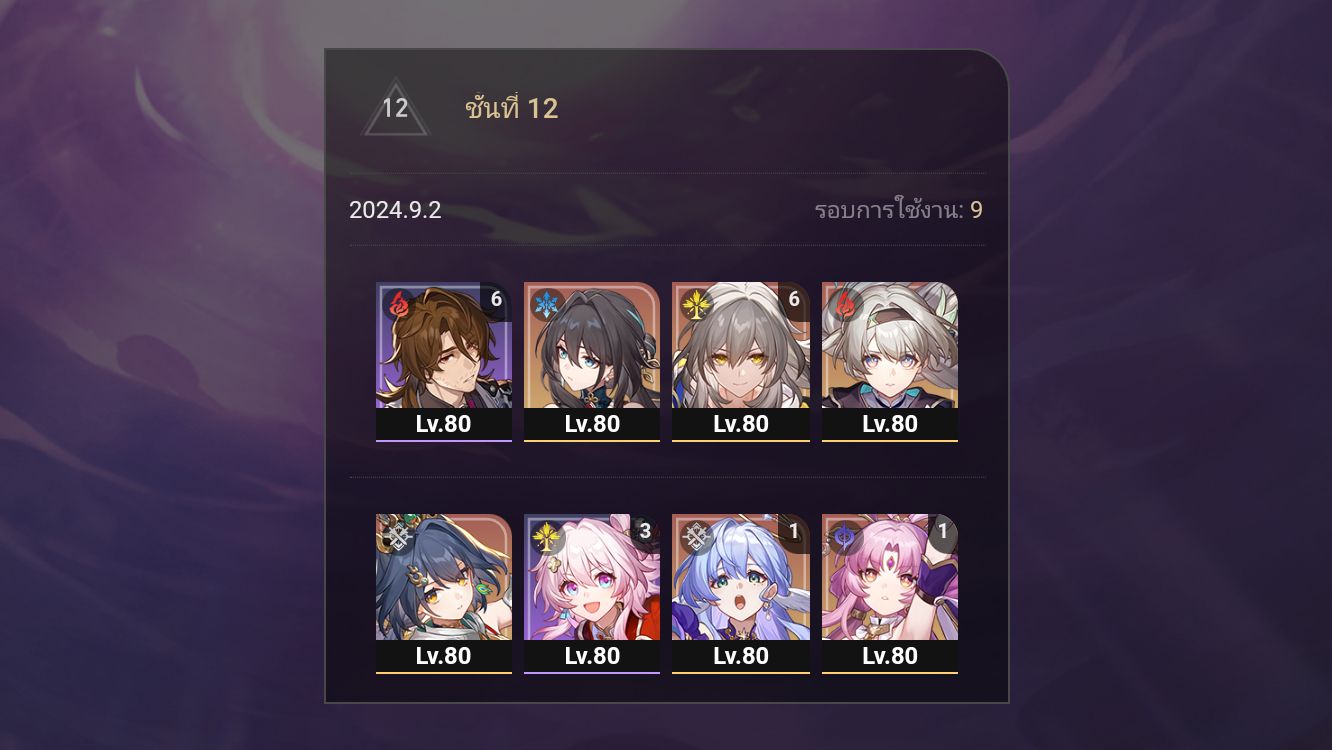Open Gallagher's character portrait
Image resolution: width=1332 pixels, height=750 pixels.
(443, 345)
